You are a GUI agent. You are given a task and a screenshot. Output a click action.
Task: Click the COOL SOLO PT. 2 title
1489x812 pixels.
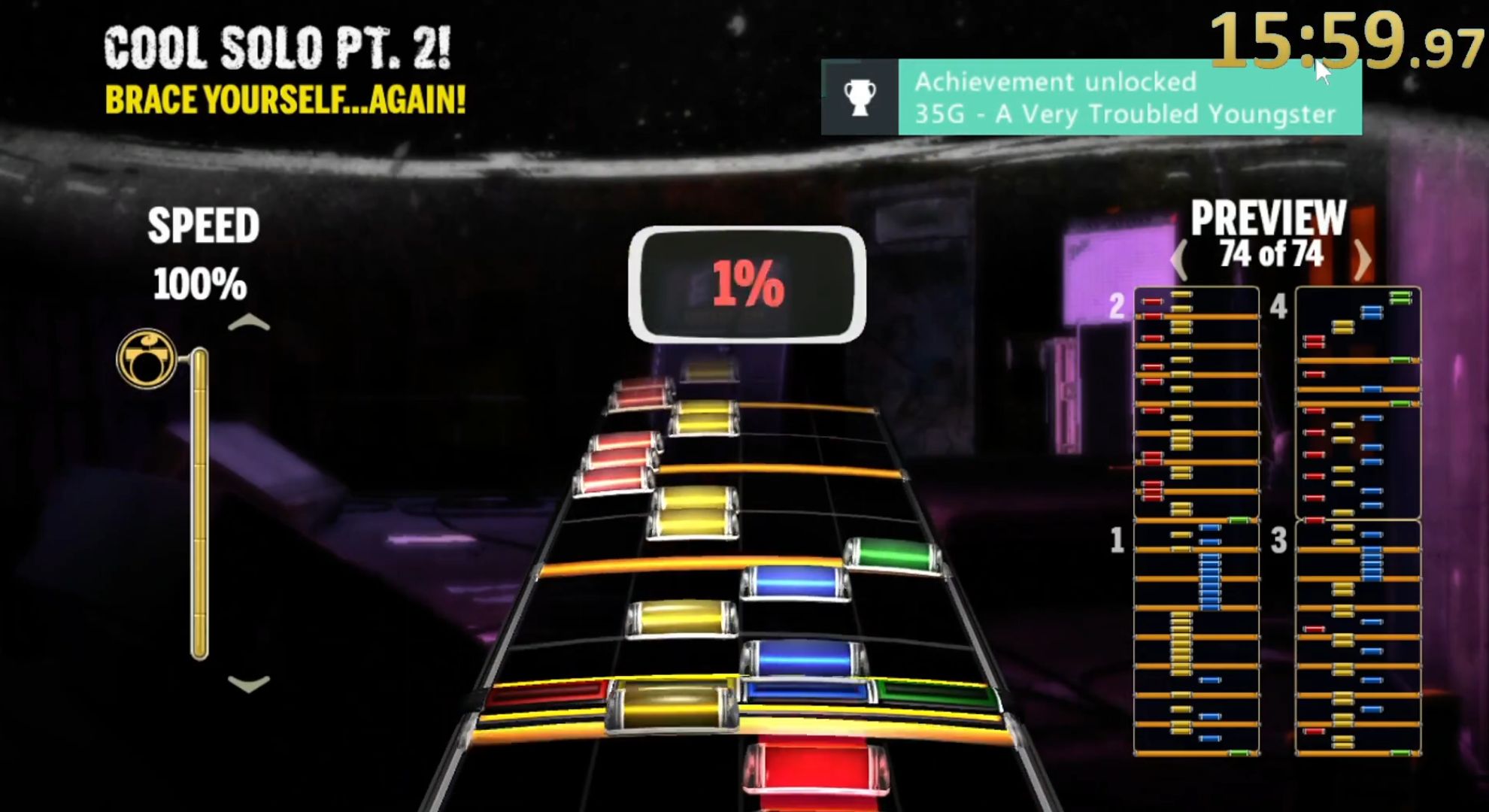(278, 45)
